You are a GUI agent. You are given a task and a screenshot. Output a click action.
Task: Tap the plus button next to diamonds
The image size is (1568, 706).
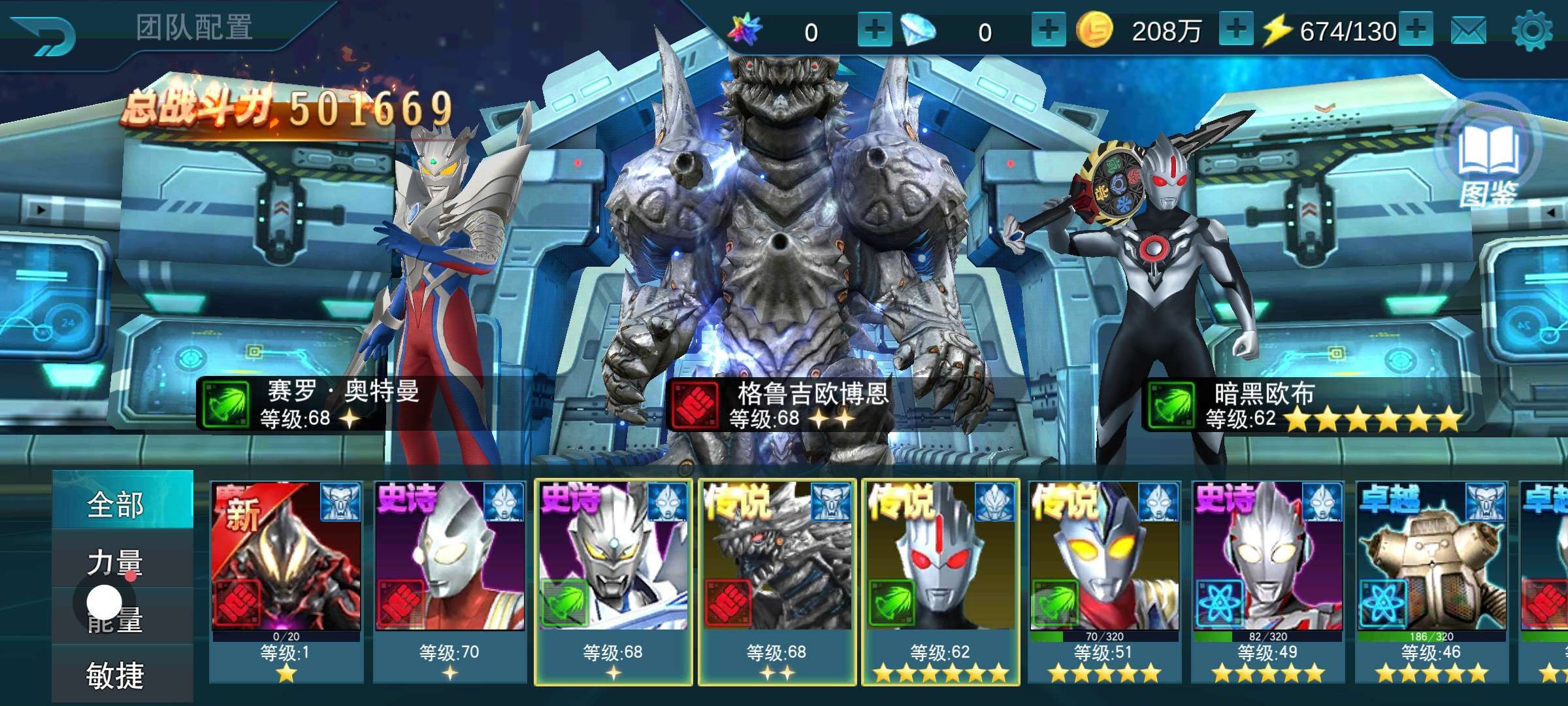[1048, 31]
